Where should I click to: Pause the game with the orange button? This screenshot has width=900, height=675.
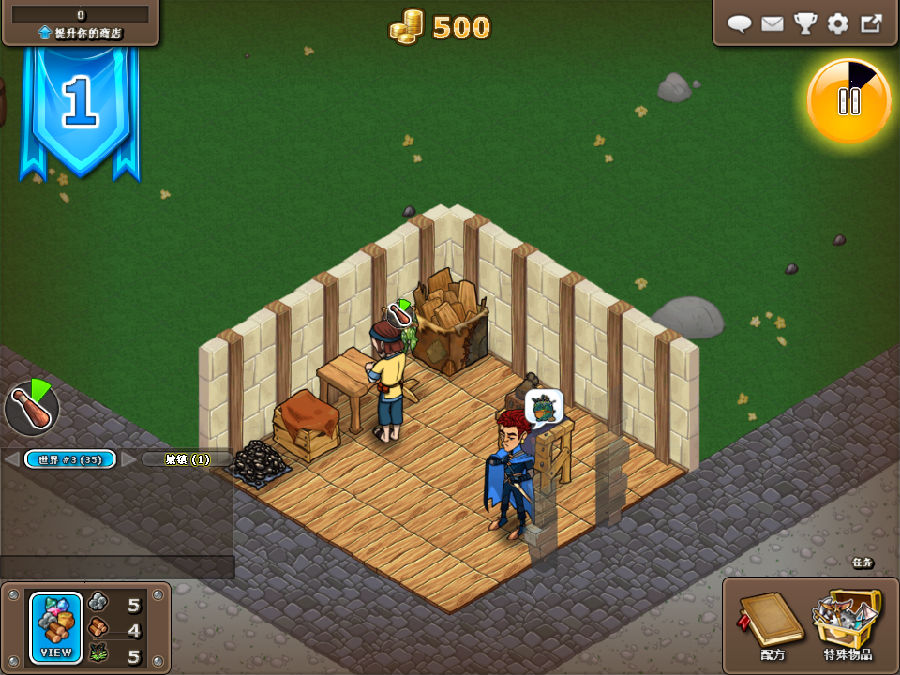848,100
